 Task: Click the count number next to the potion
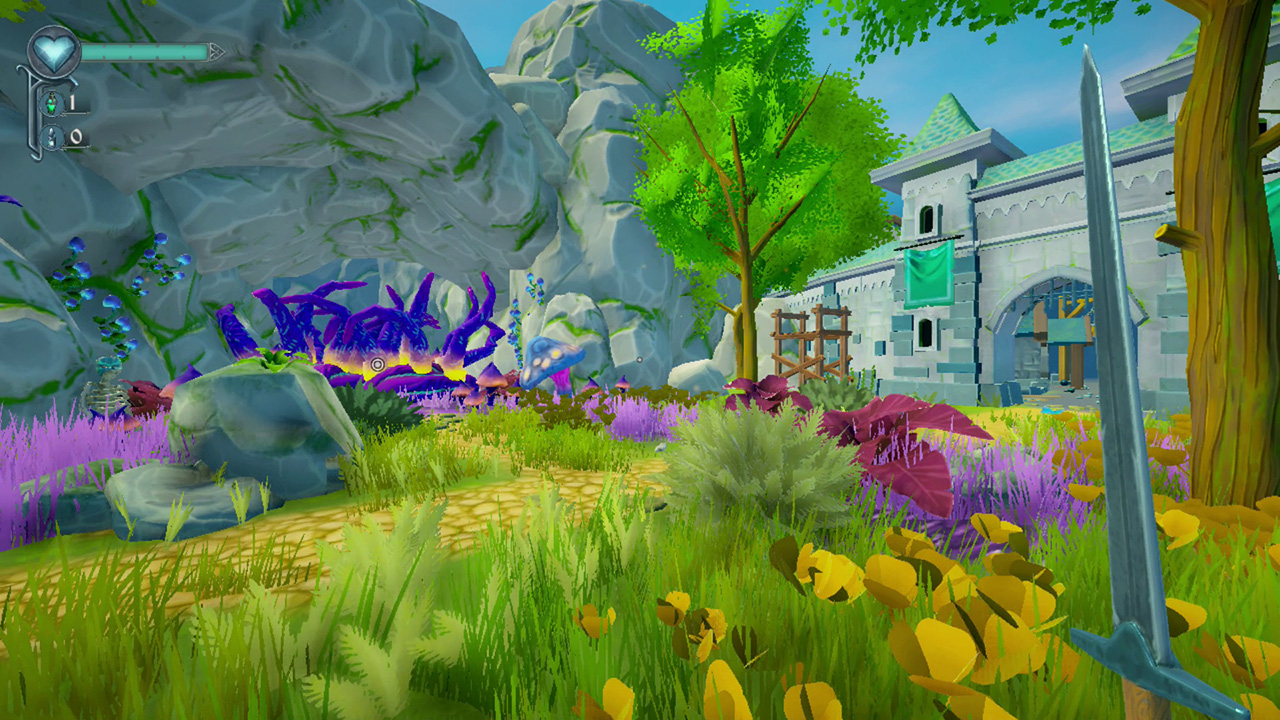72,103
